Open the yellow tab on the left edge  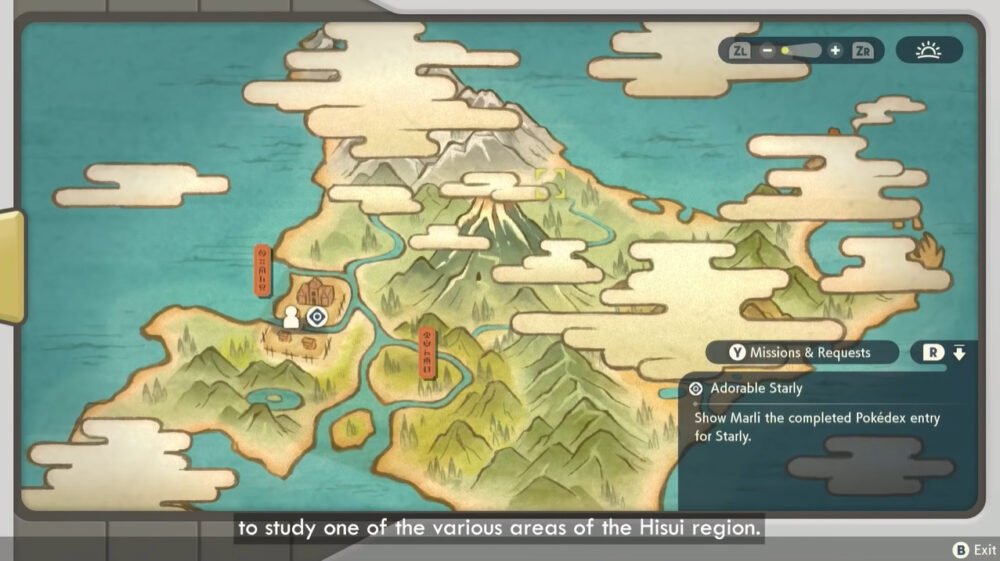pos(11,267)
